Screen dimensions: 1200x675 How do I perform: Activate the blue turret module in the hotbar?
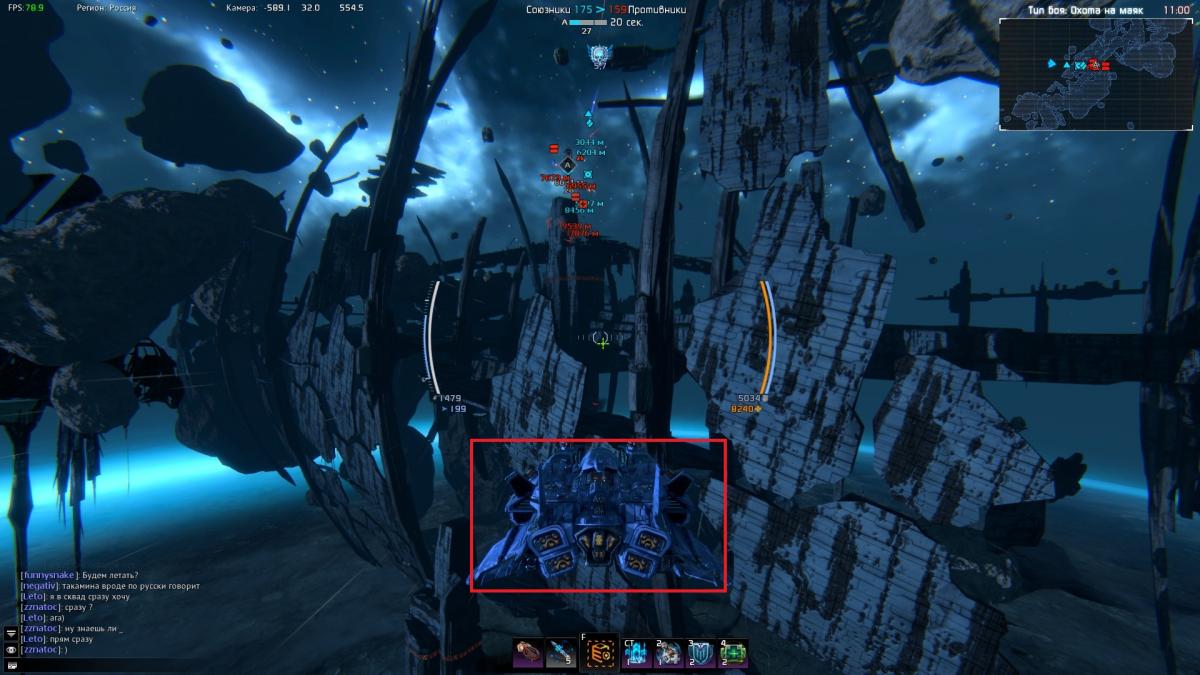(637, 654)
